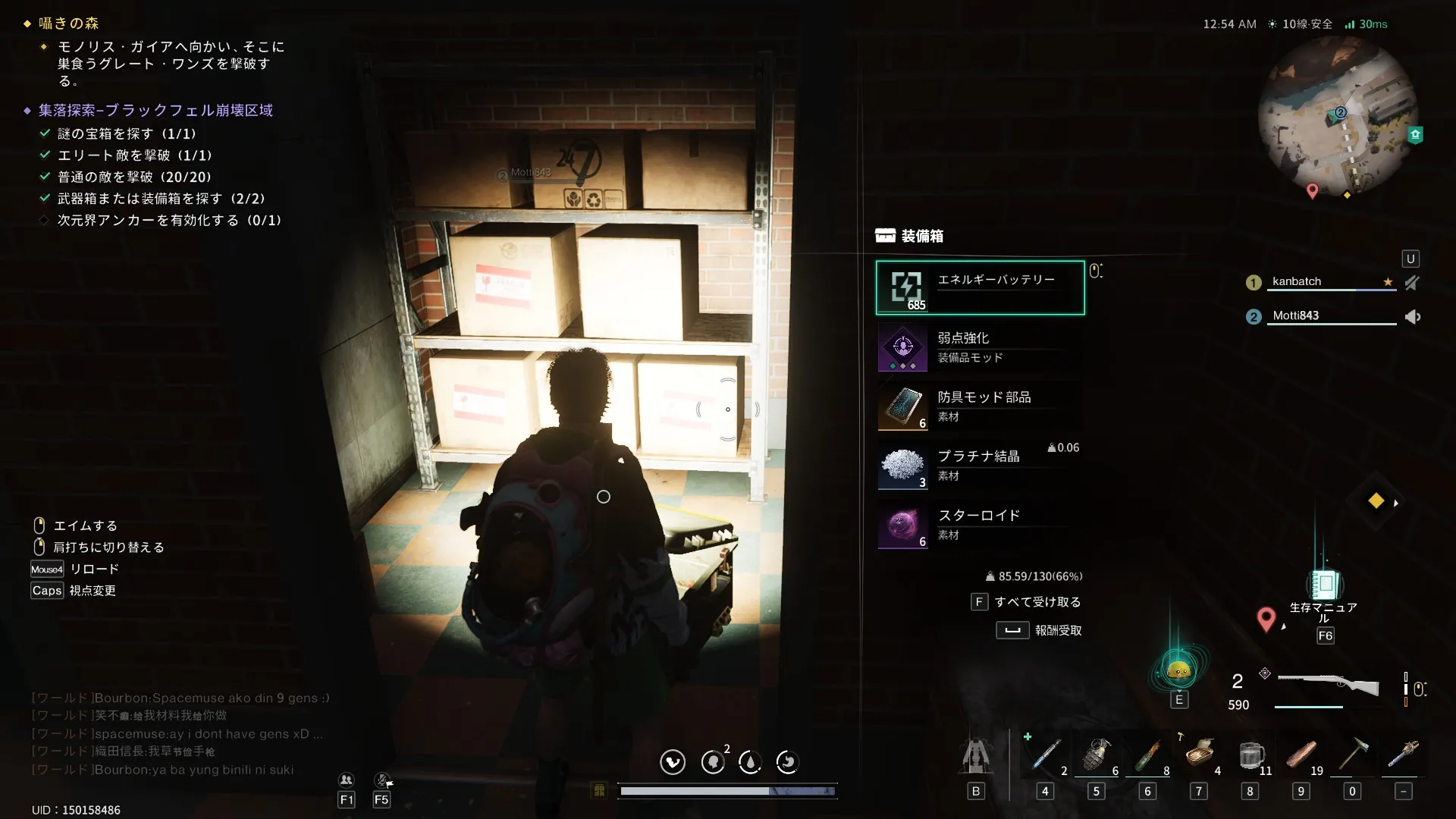Select the エネルギーバッテリー loot entry
The image size is (1456, 819).
pos(980,287)
